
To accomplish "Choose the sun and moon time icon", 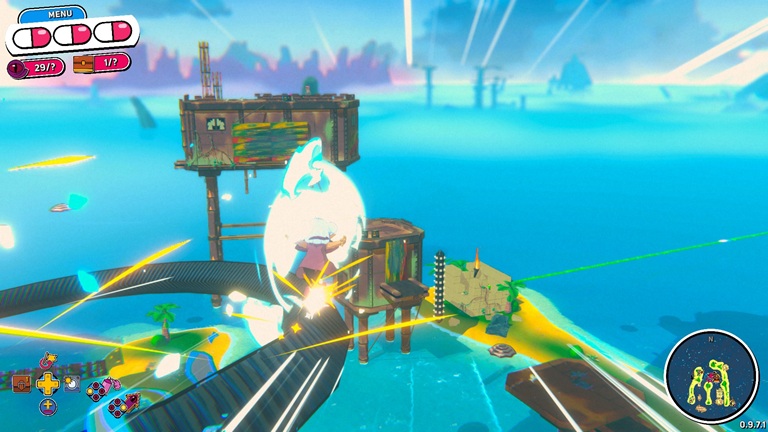I will [x=72, y=383].
